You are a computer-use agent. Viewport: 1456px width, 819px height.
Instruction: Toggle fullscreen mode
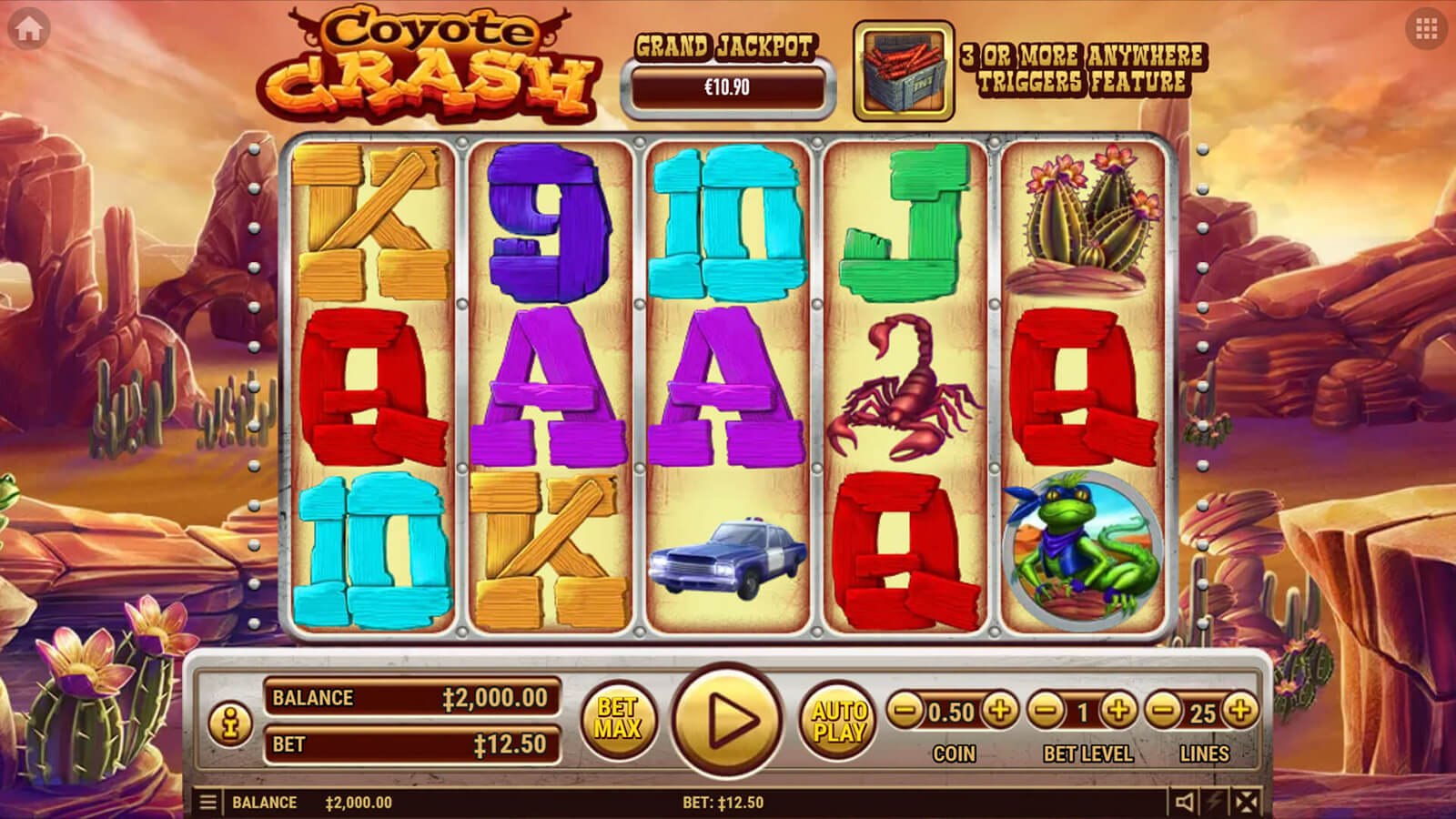[1247, 803]
